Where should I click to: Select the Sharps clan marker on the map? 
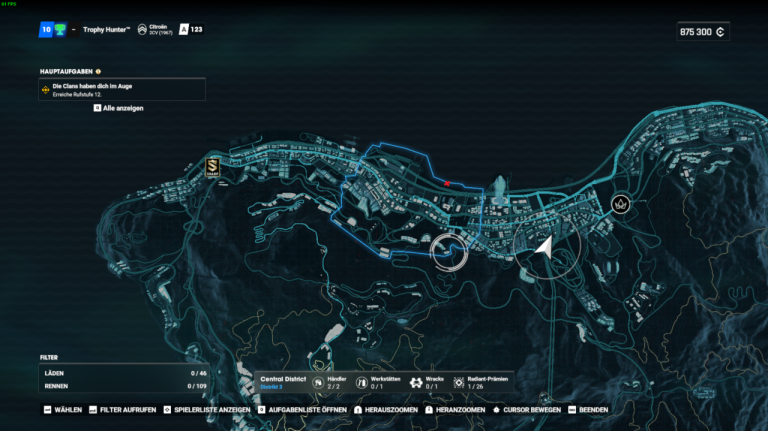(x=212, y=167)
